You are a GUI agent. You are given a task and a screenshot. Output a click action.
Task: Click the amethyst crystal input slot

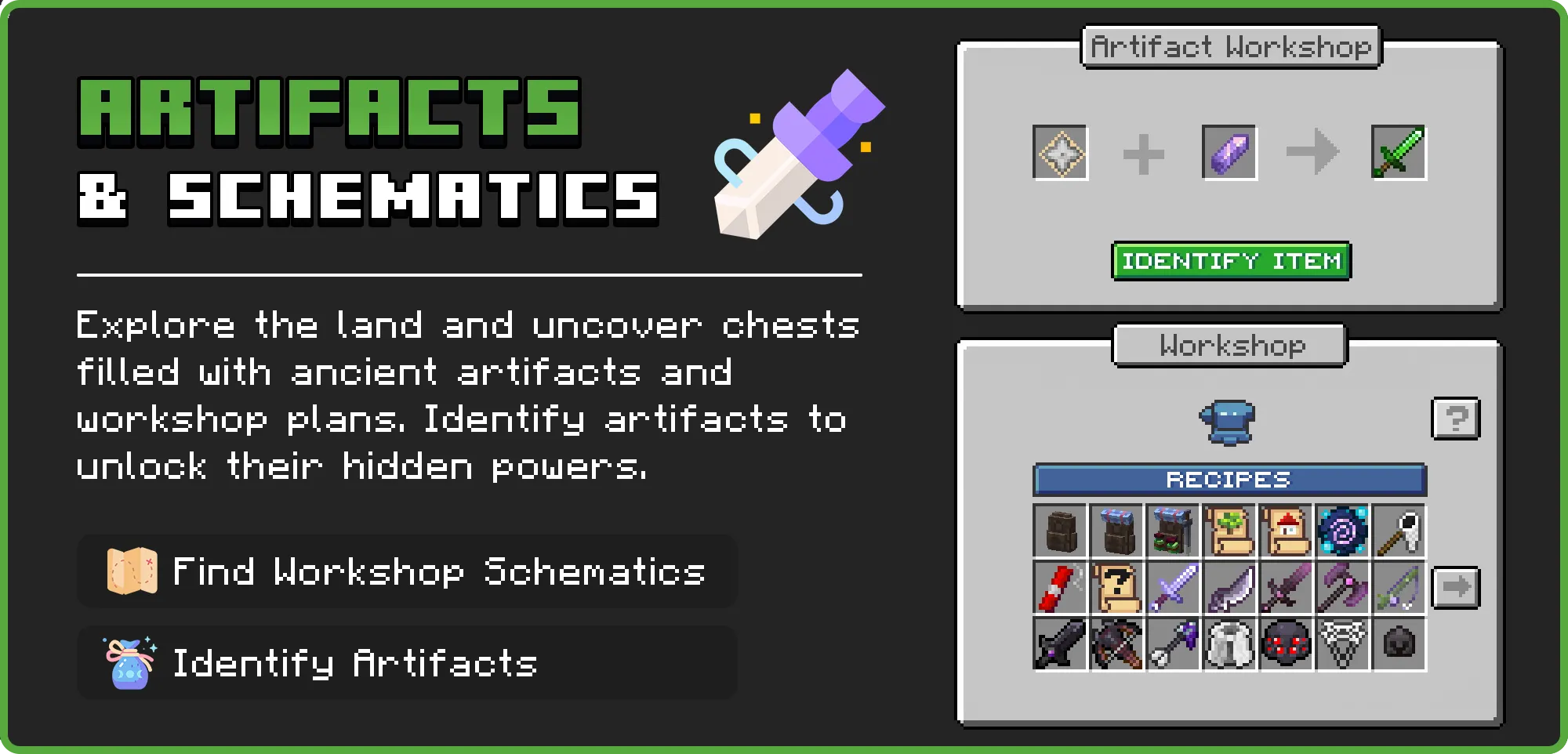(1229, 154)
